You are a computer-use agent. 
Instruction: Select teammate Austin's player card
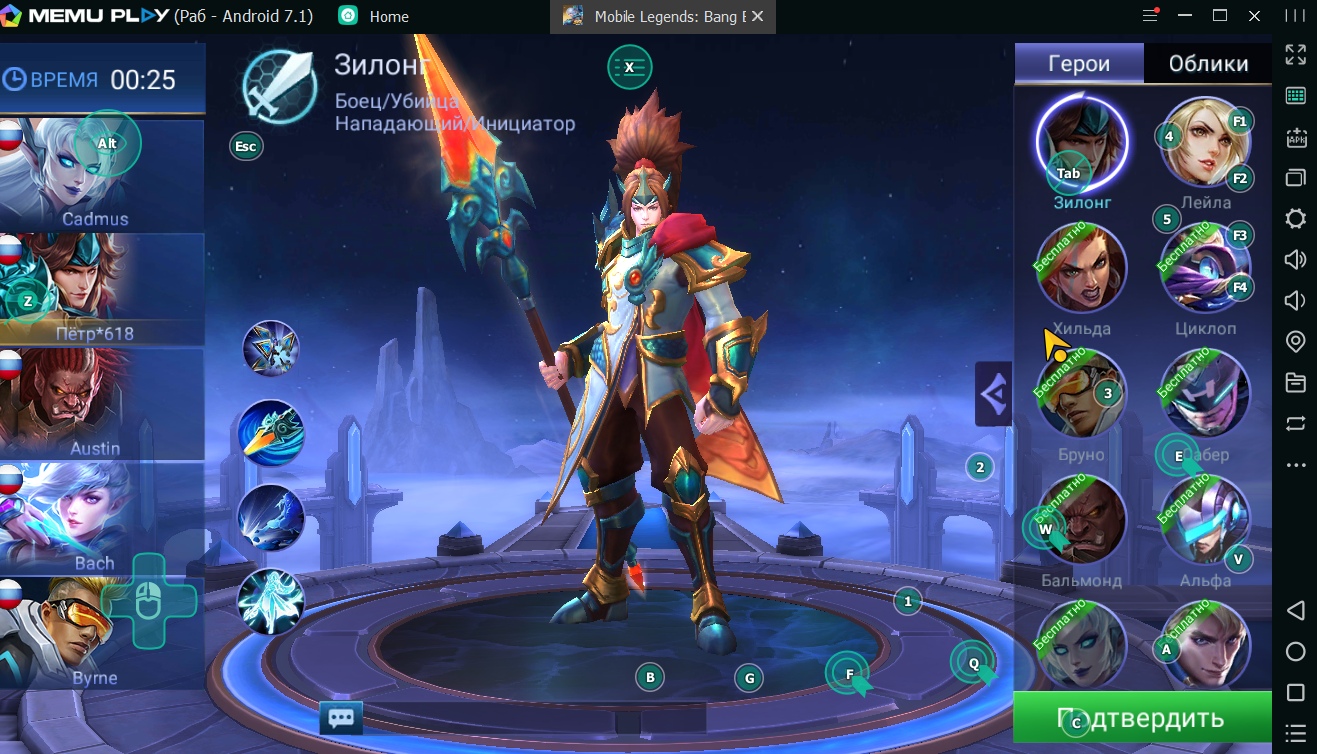(x=101, y=404)
